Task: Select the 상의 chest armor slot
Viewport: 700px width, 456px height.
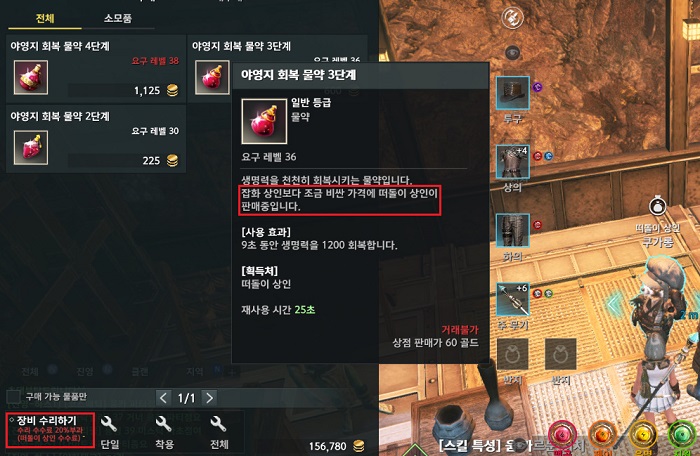Action: [x=513, y=162]
